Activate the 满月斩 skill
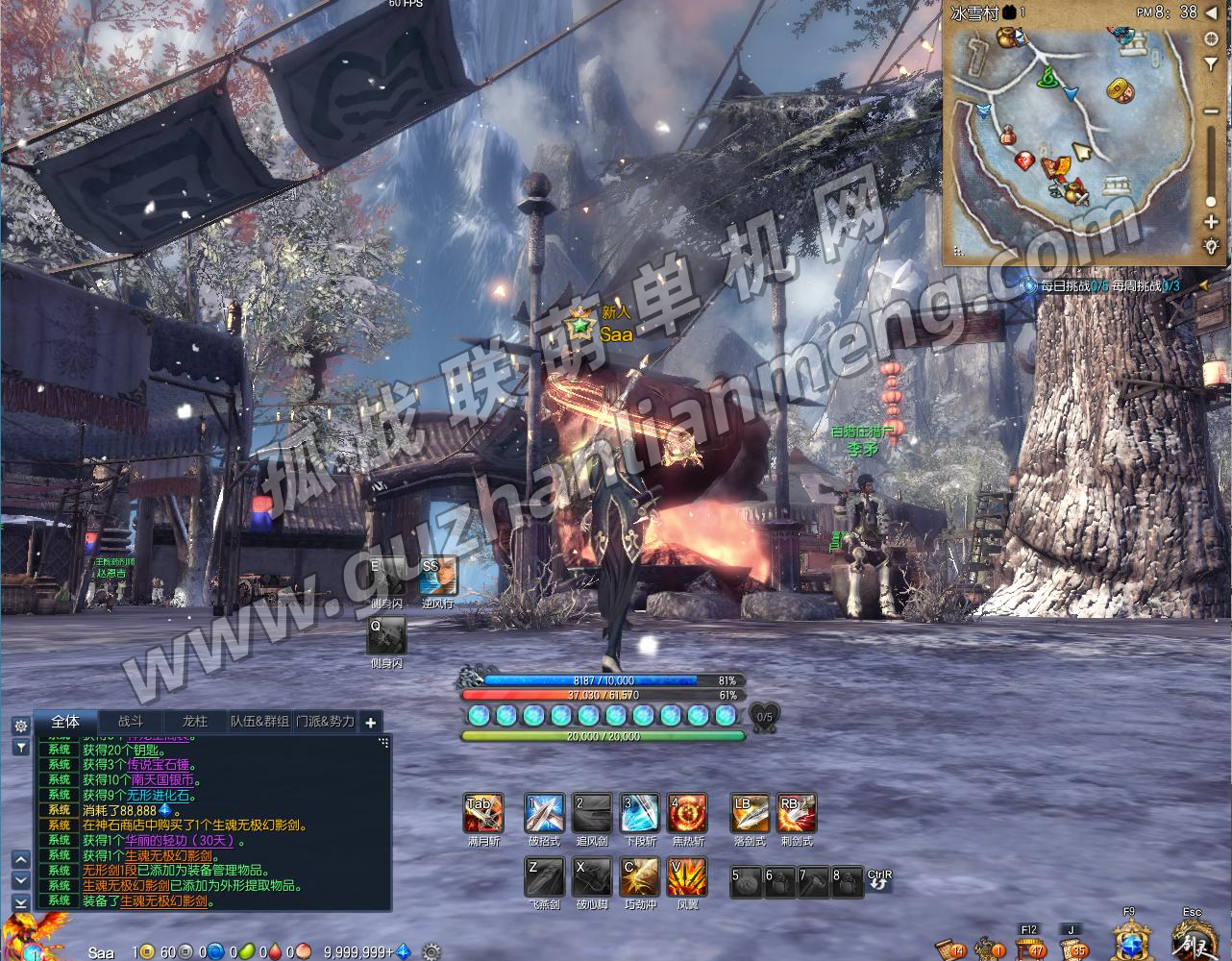This screenshot has height=961, width=1232. click(x=483, y=814)
